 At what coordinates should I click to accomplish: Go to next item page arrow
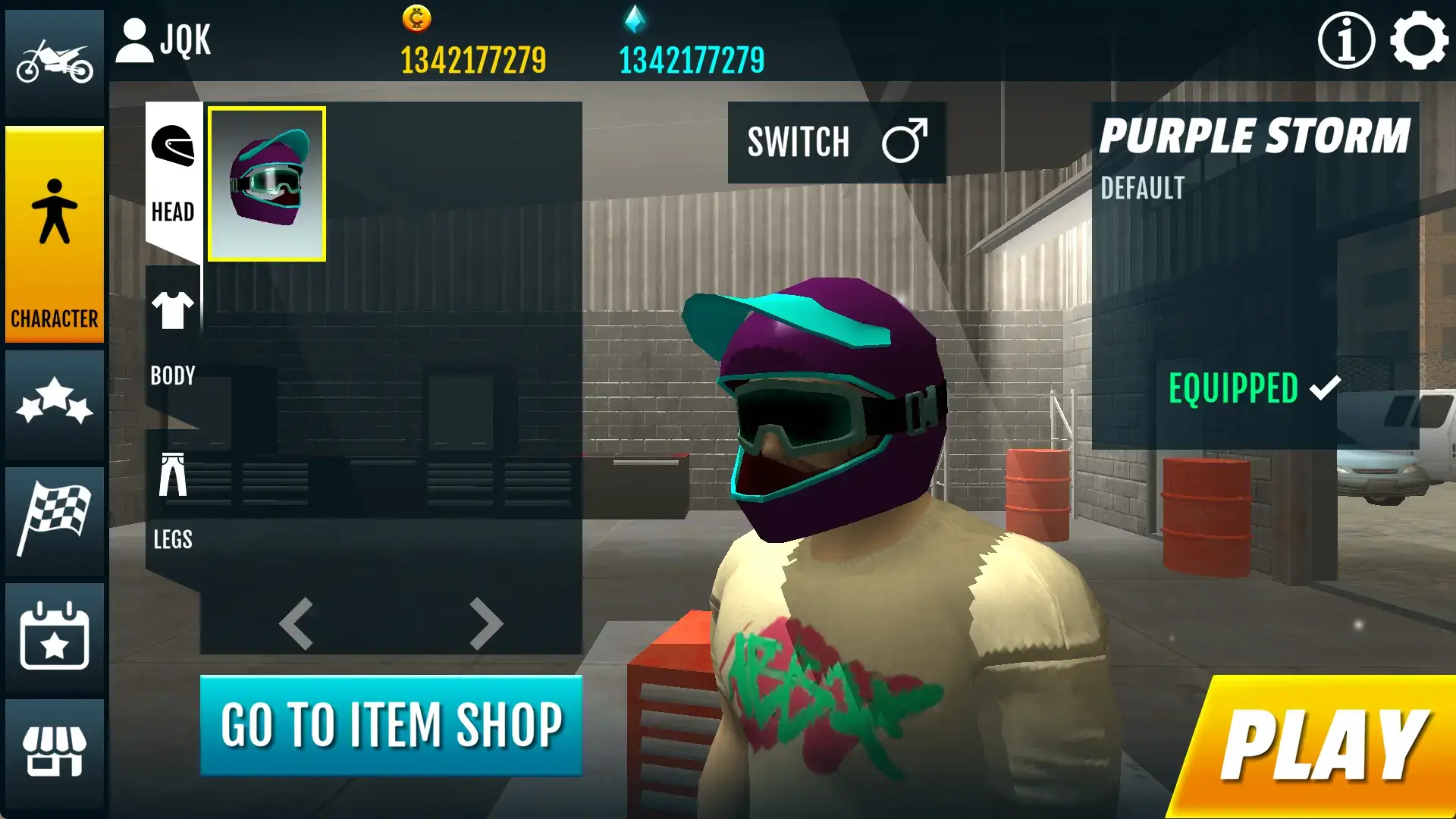(486, 624)
